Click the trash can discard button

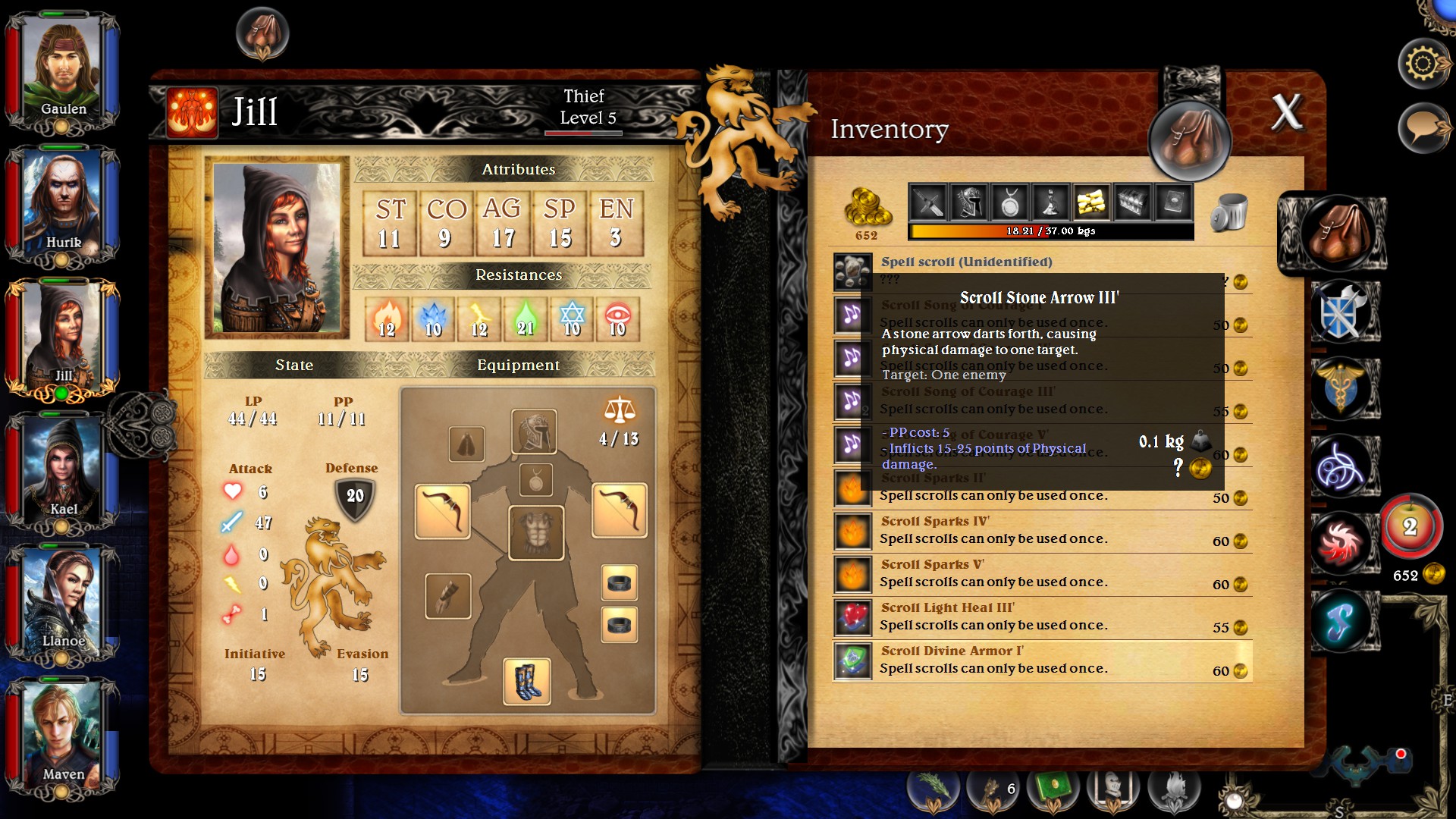click(1228, 212)
